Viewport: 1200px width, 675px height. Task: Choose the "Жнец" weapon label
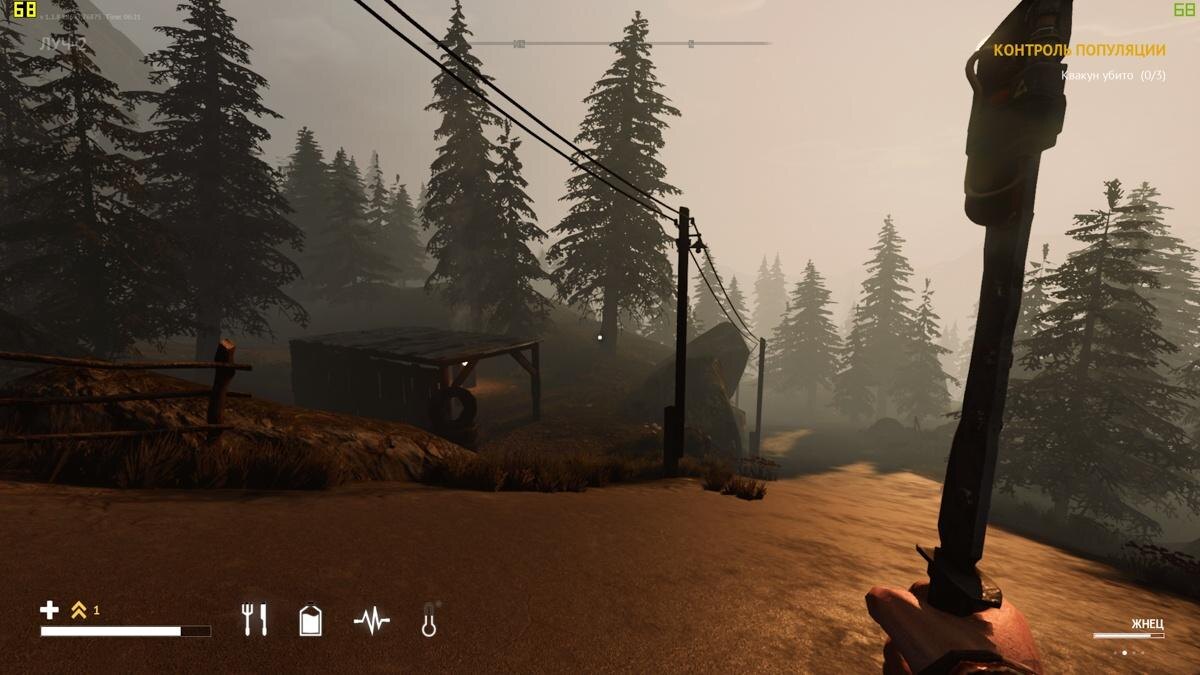click(x=1146, y=624)
